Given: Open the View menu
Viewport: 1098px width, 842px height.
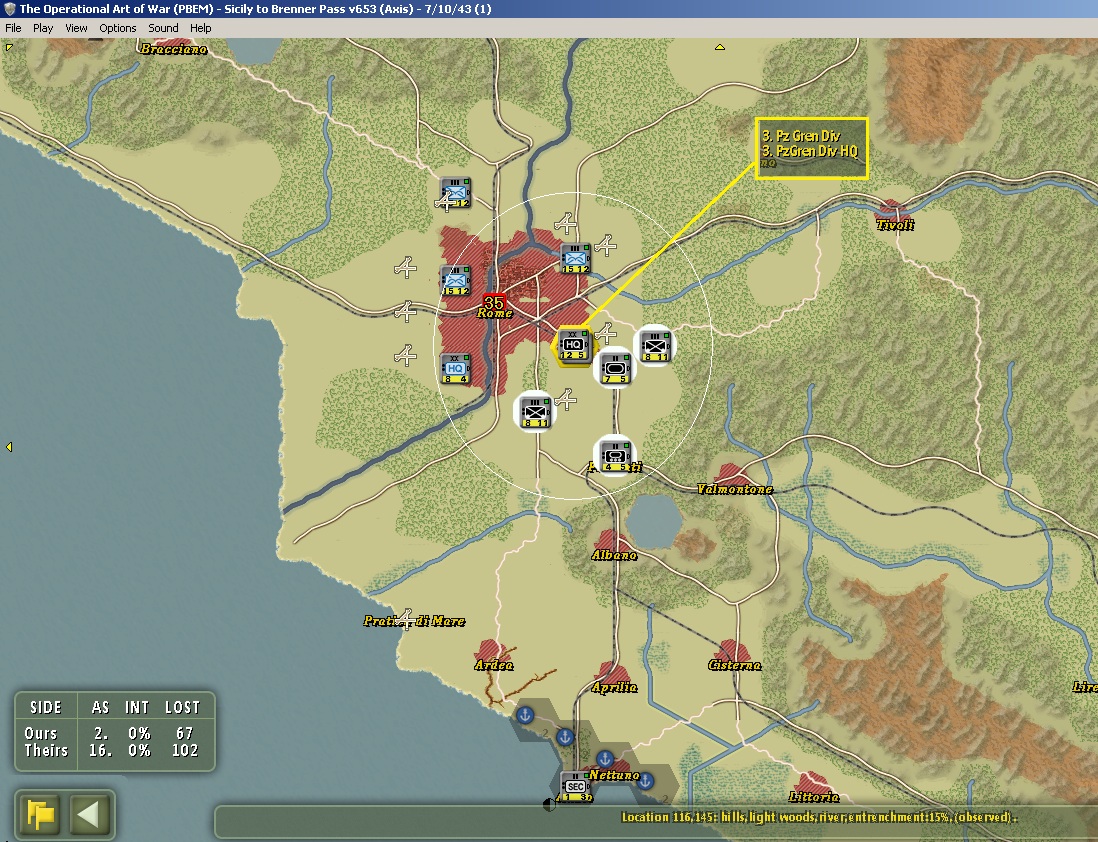Looking at the screenshot, I should click(x=76, y=28).
